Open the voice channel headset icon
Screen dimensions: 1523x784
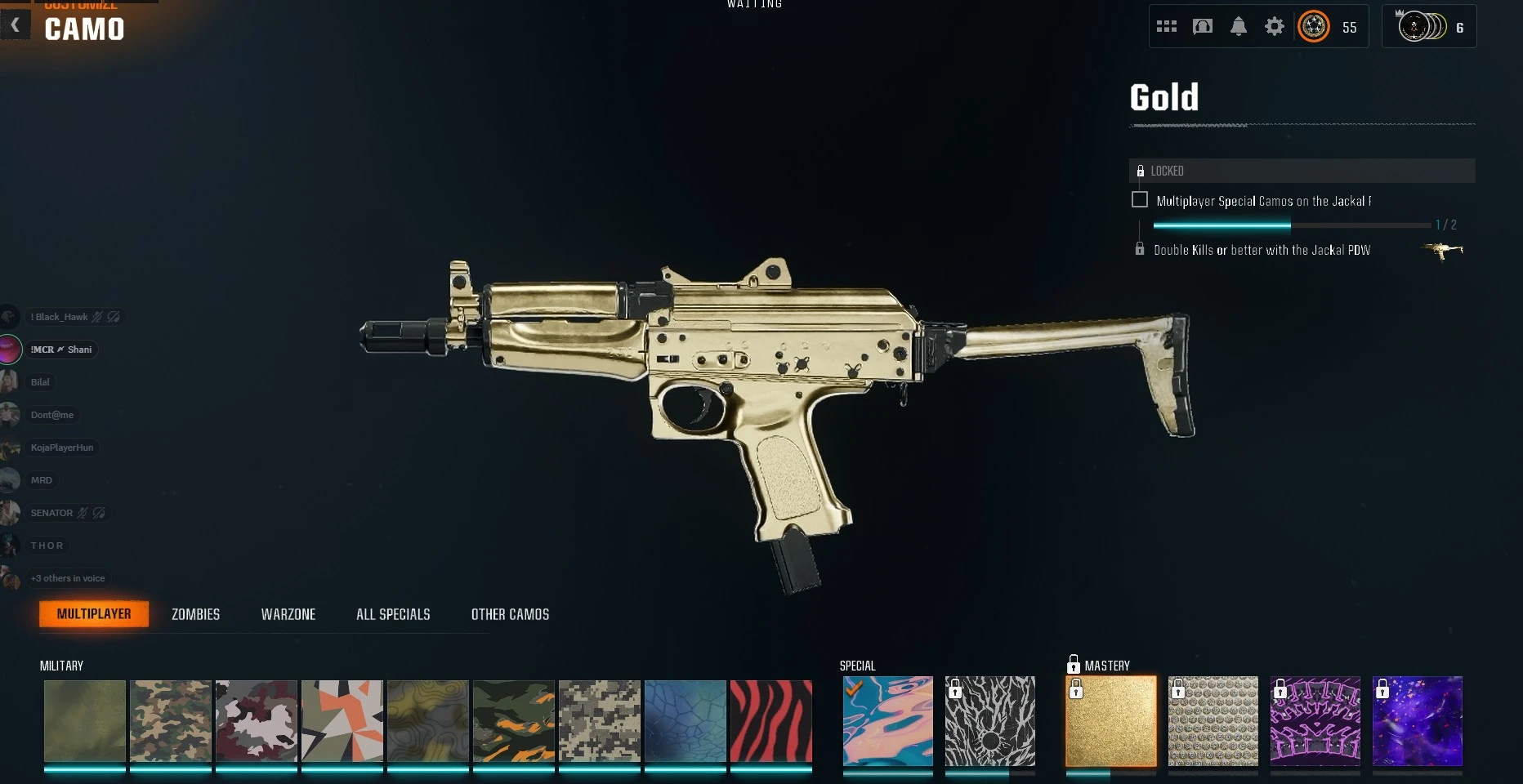1202,25
